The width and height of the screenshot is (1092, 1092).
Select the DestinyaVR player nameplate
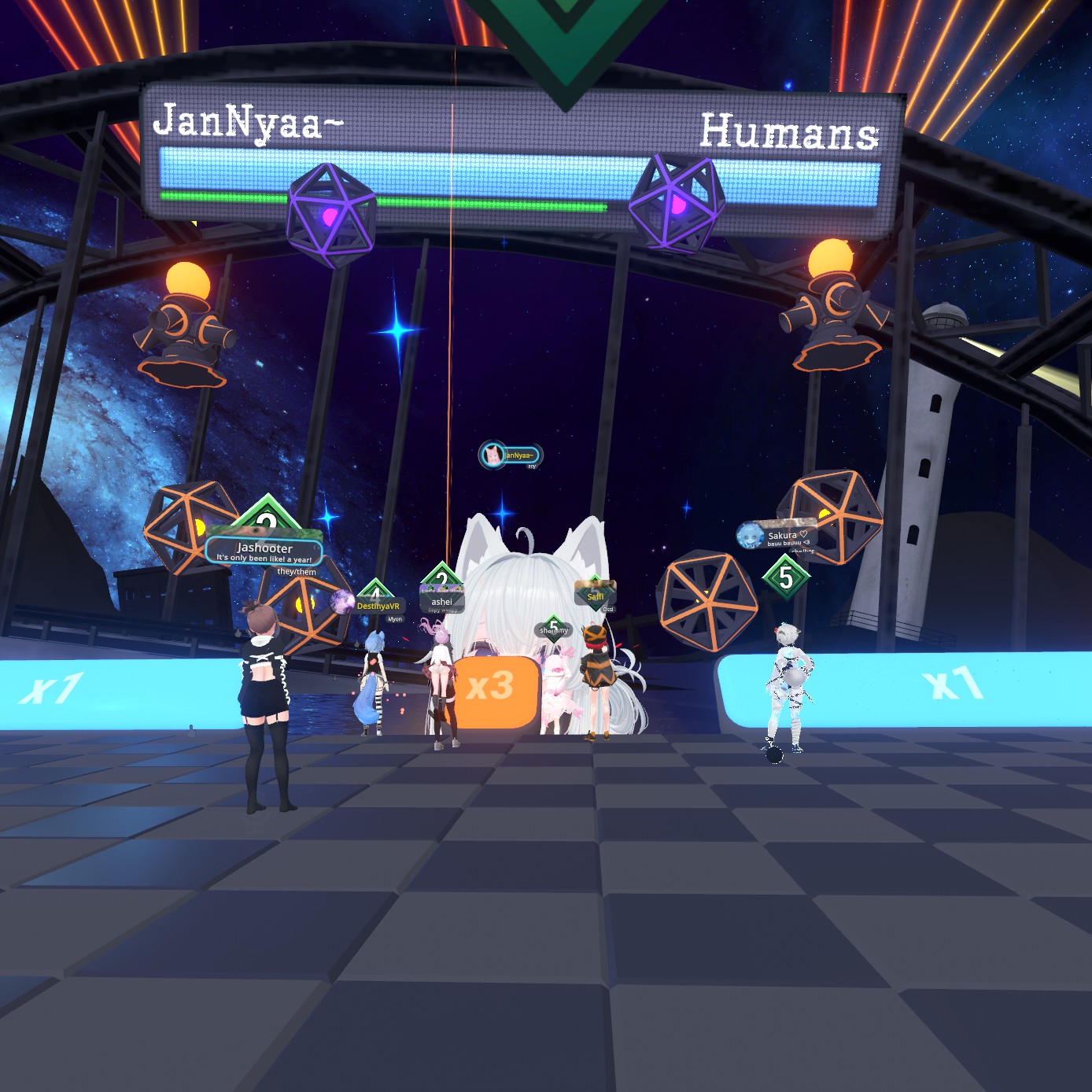pos(376,605)
